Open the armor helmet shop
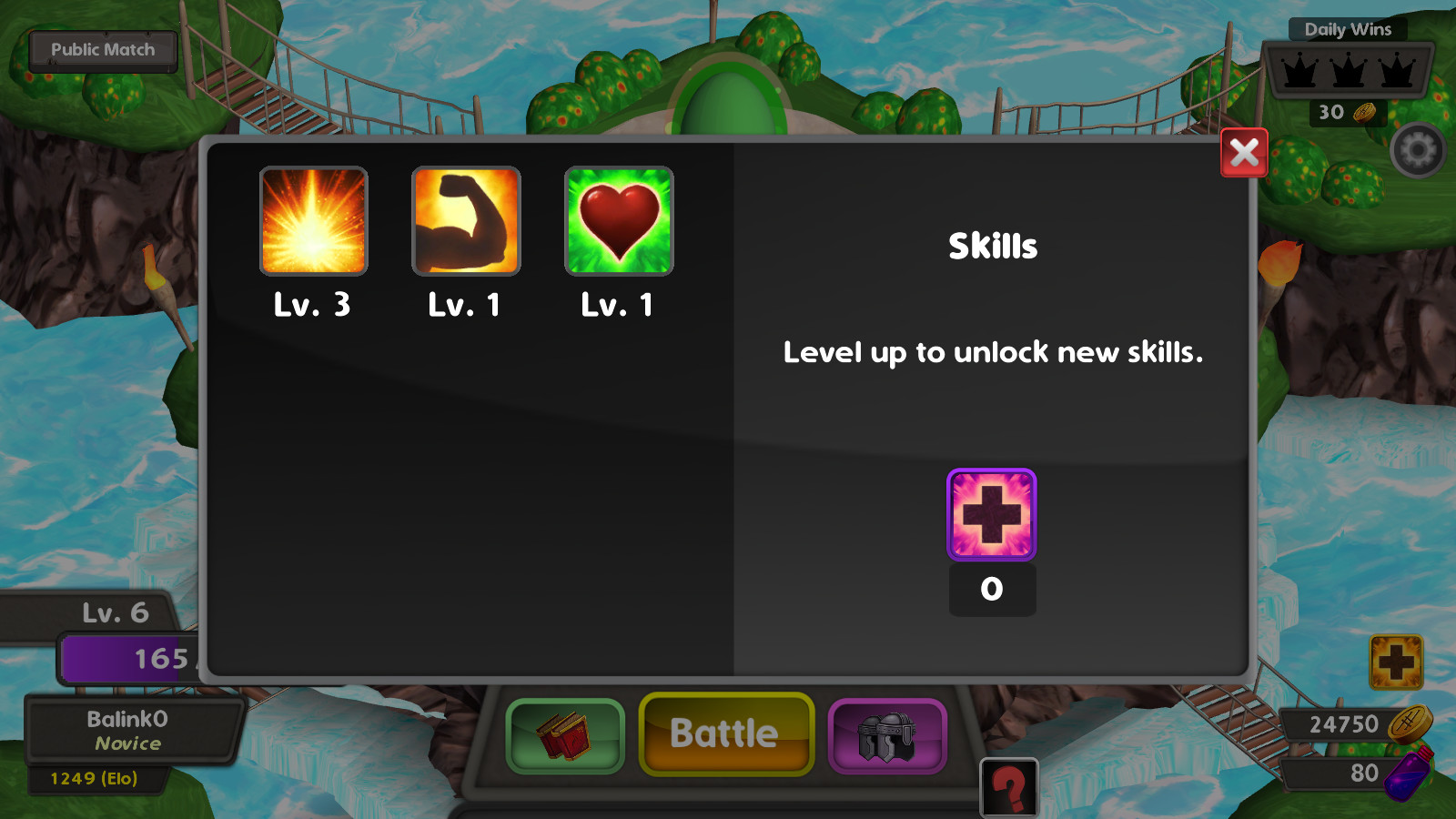Viewport: 1456px width, 819px height. tap(888, 733)
